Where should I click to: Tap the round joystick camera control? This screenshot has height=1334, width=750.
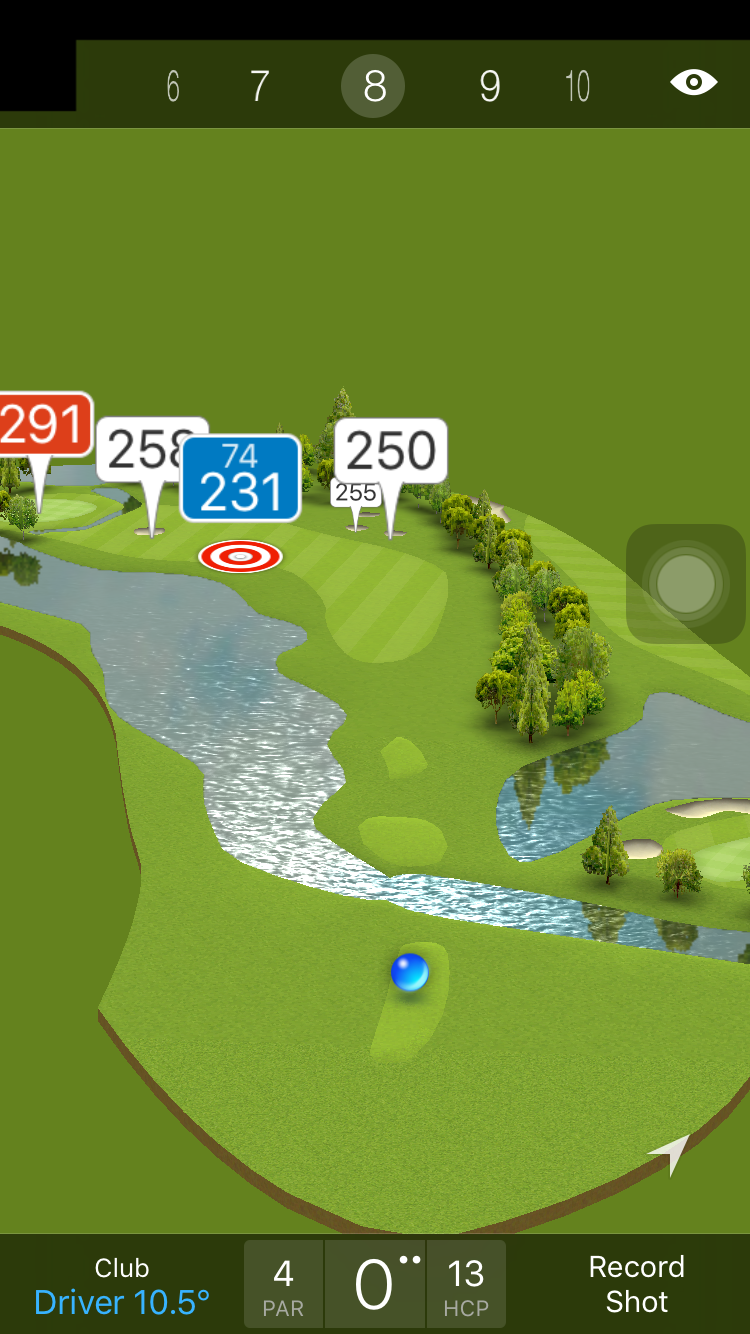coord(686,583)
